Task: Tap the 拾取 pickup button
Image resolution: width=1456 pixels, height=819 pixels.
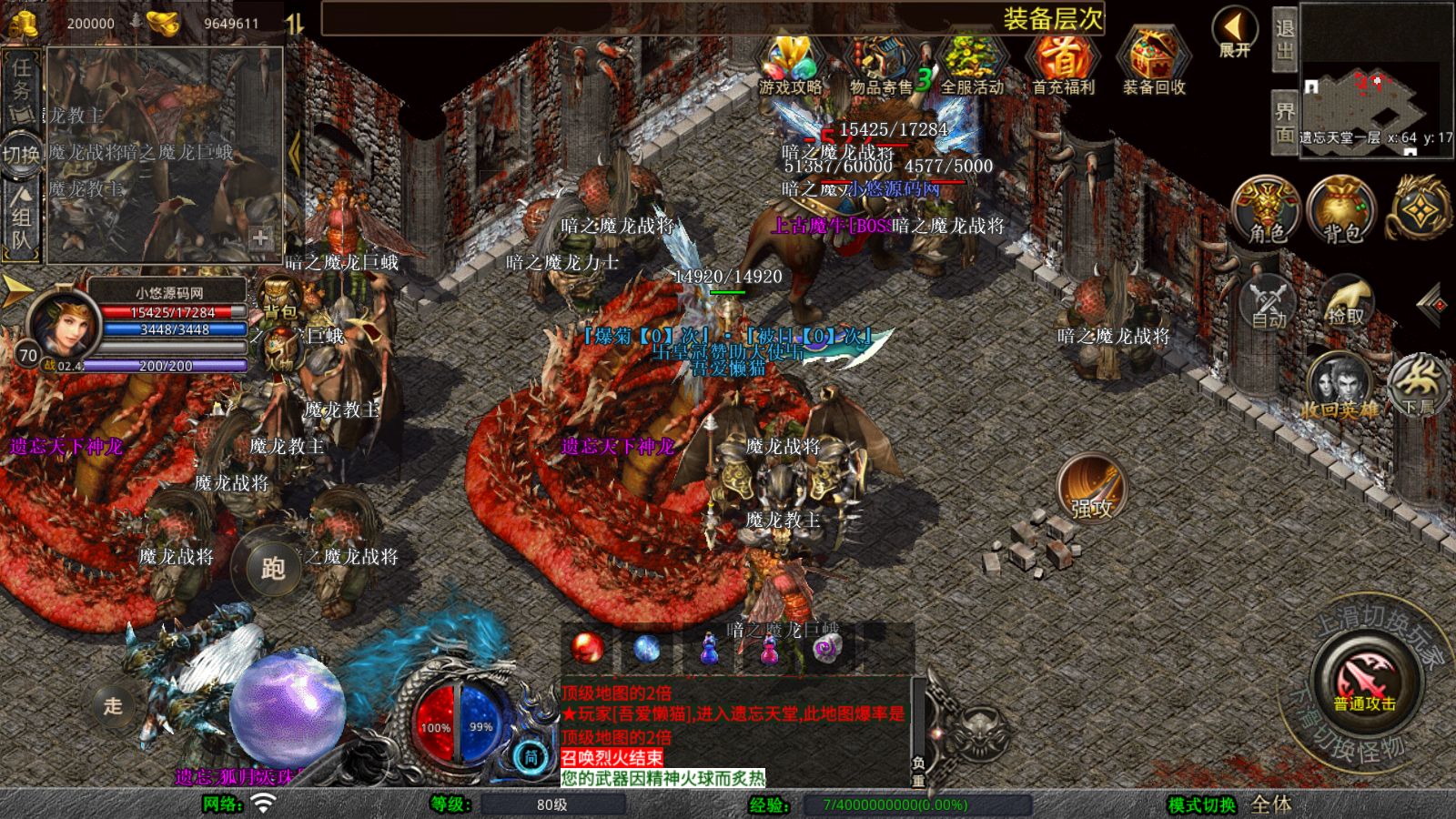Action: 1346,302
